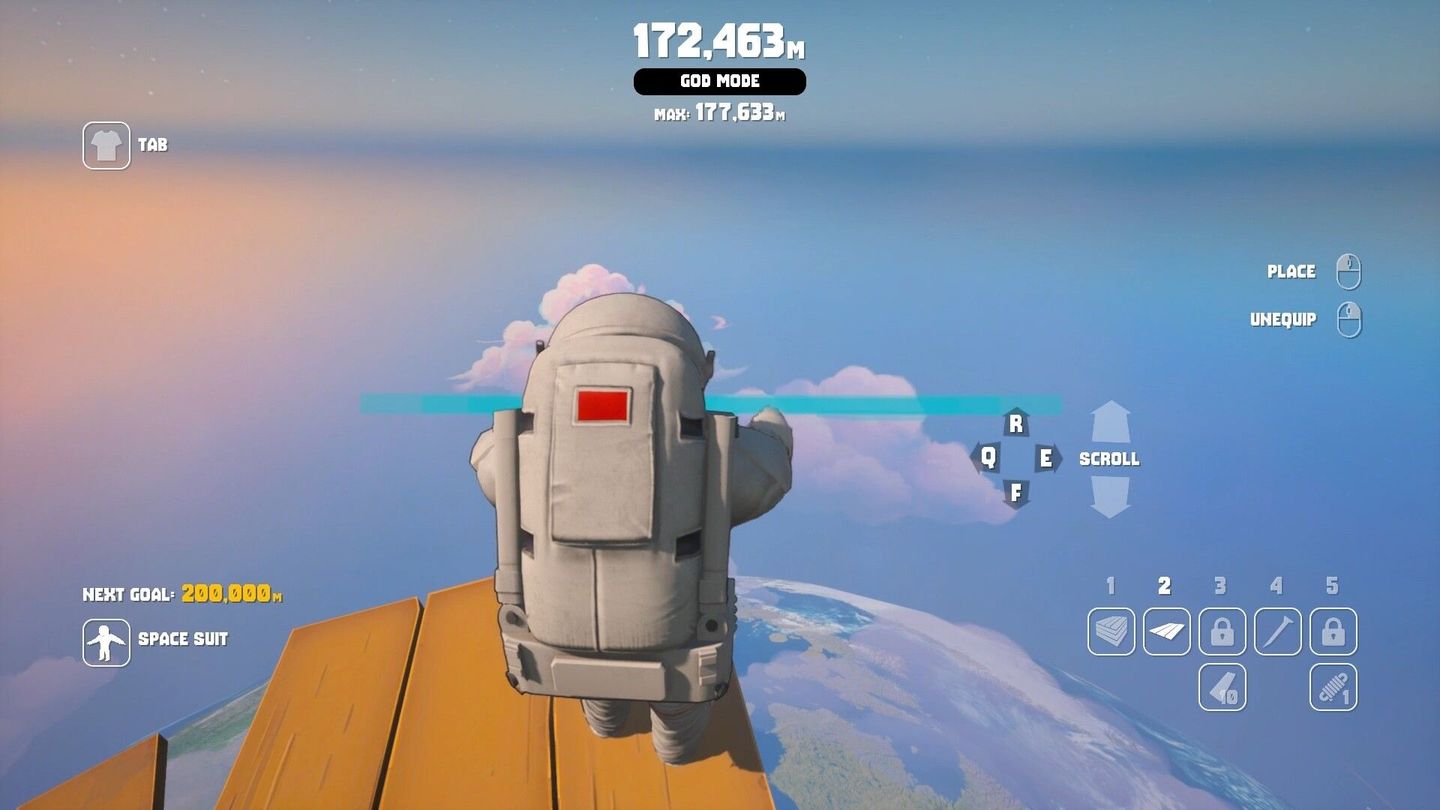Toggle the GOD MODE badge

[x=720, y=82]
